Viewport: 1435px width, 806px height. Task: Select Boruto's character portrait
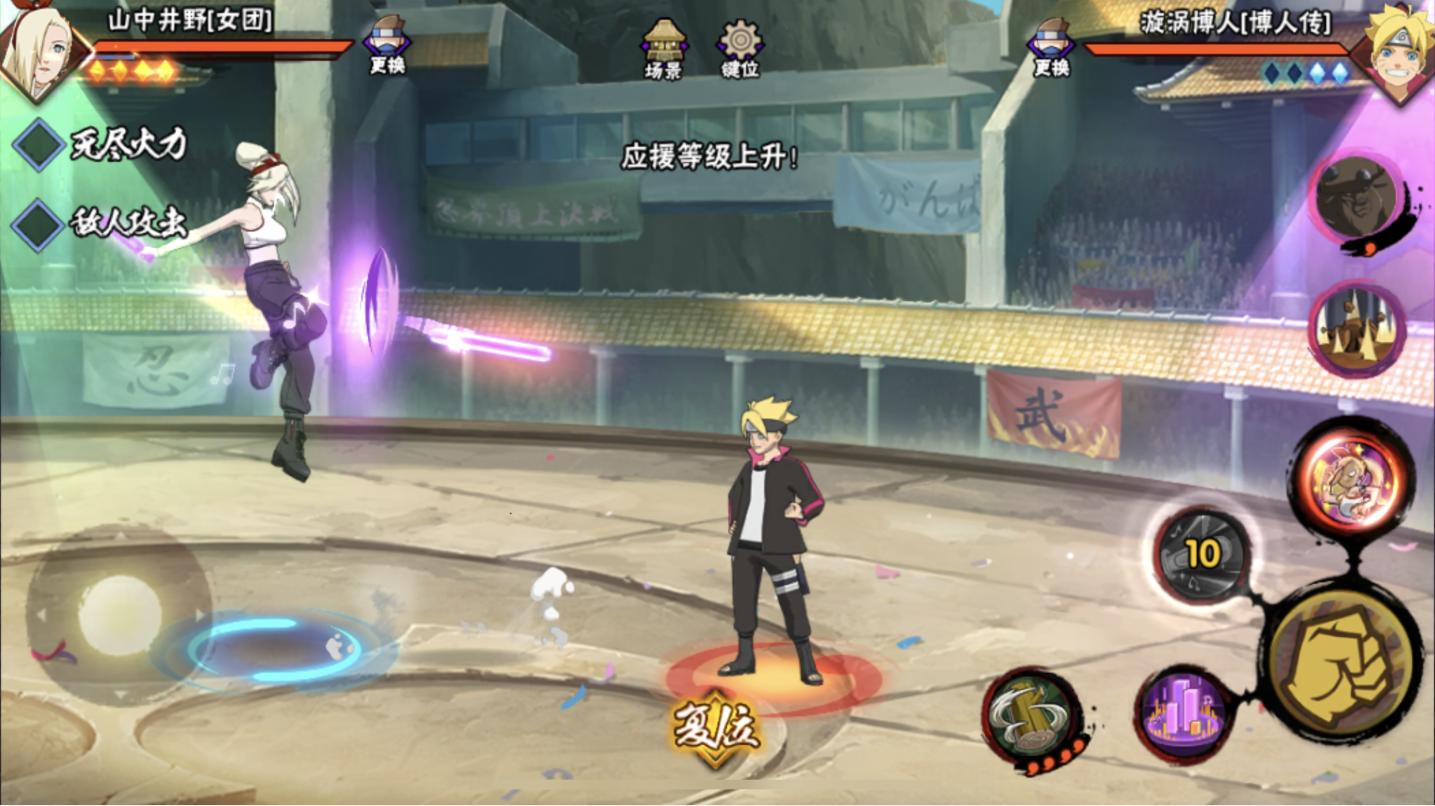(x=1396, y=50)
